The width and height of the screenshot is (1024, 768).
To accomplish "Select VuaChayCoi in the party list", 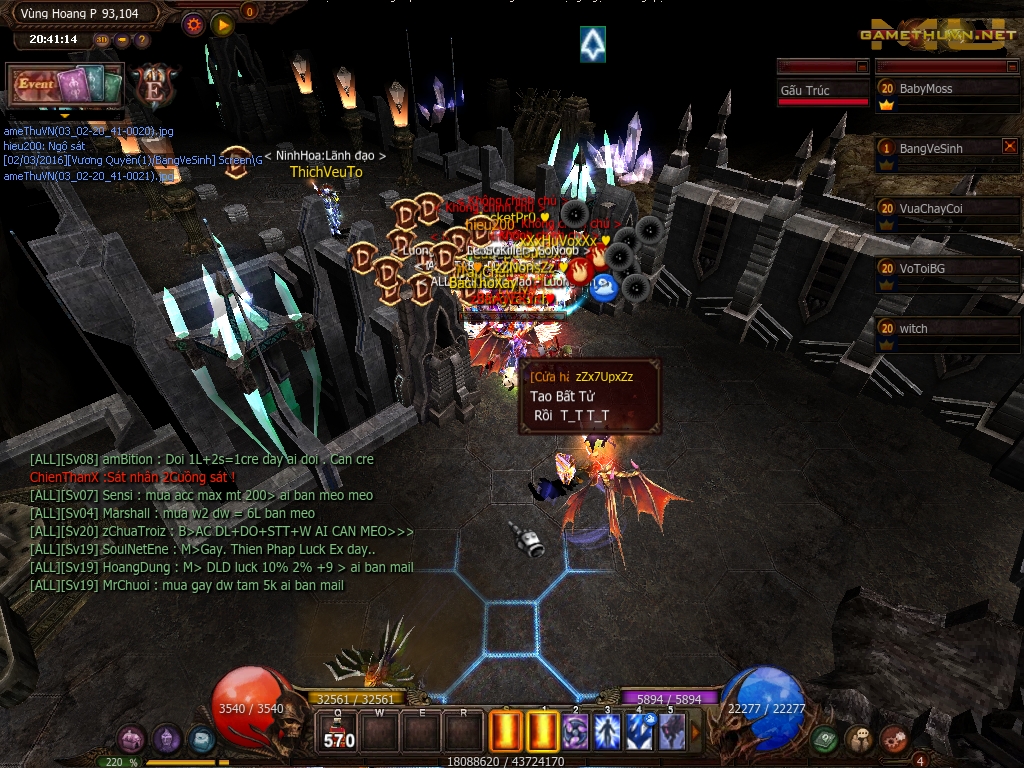I will [x=946, y=209].
